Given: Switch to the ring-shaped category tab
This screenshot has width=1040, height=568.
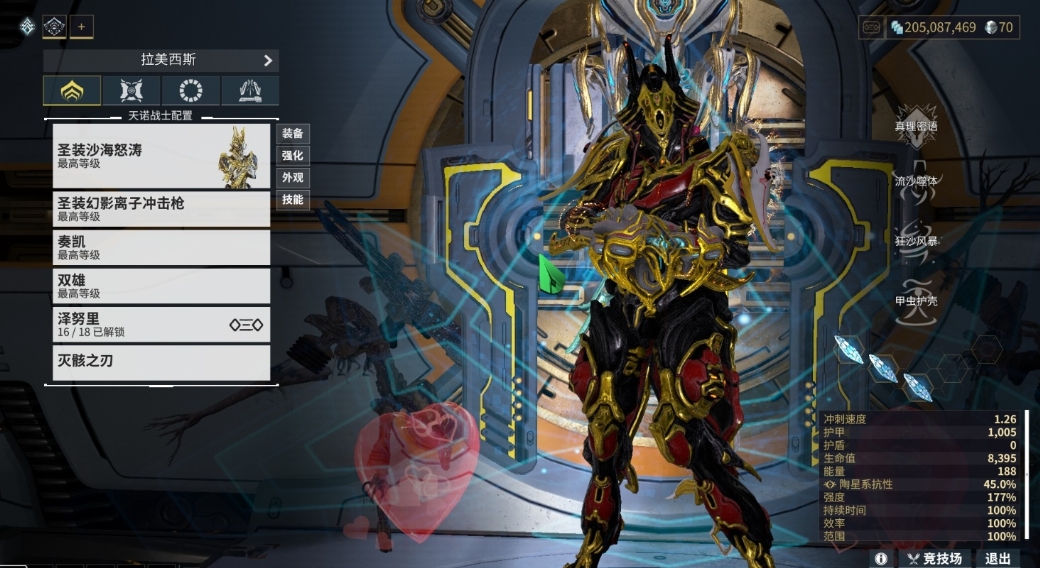Looking at the screenshot, I should (190, 91).
